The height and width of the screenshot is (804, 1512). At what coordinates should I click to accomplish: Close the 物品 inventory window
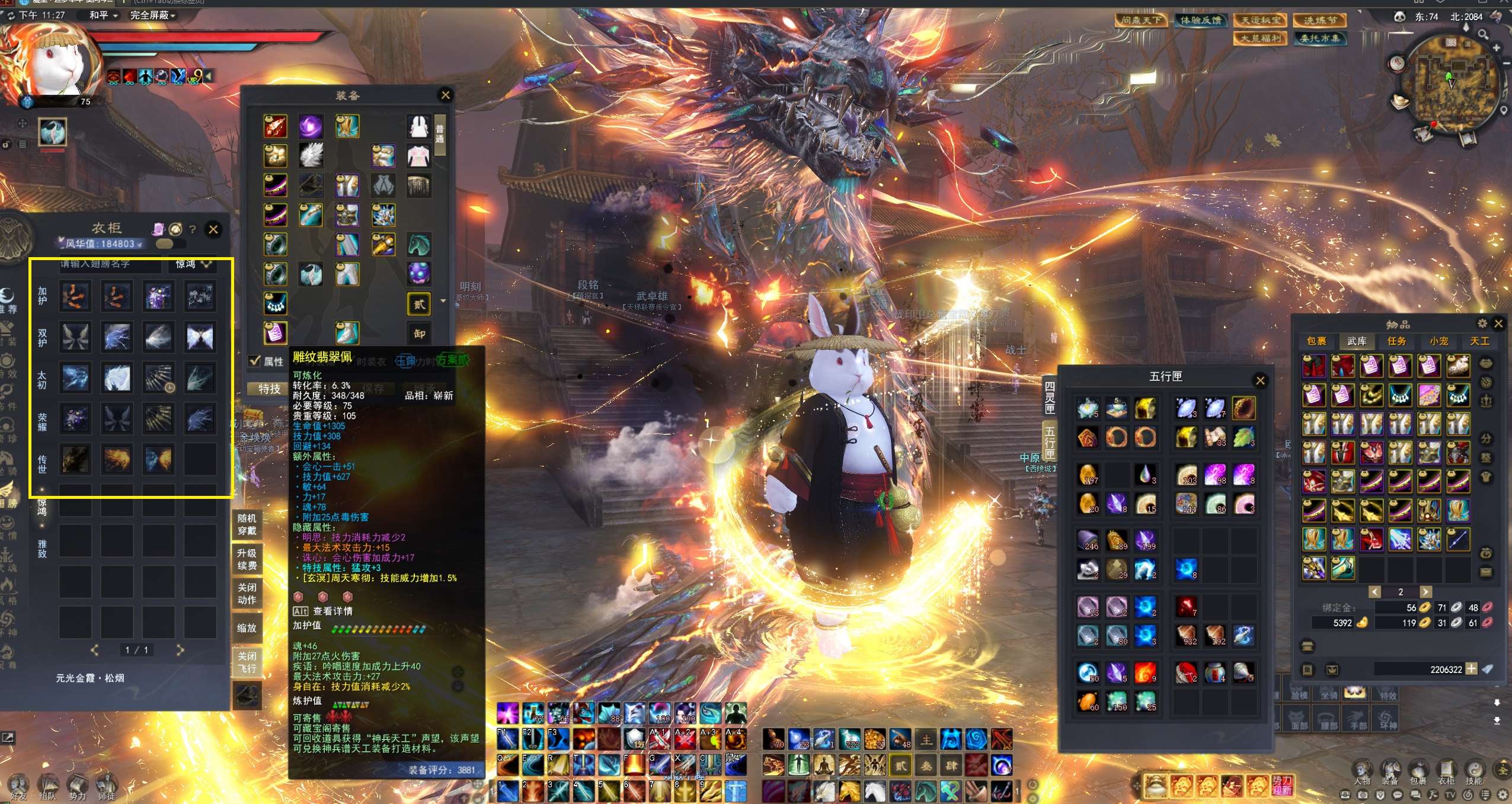point(1498,323)
